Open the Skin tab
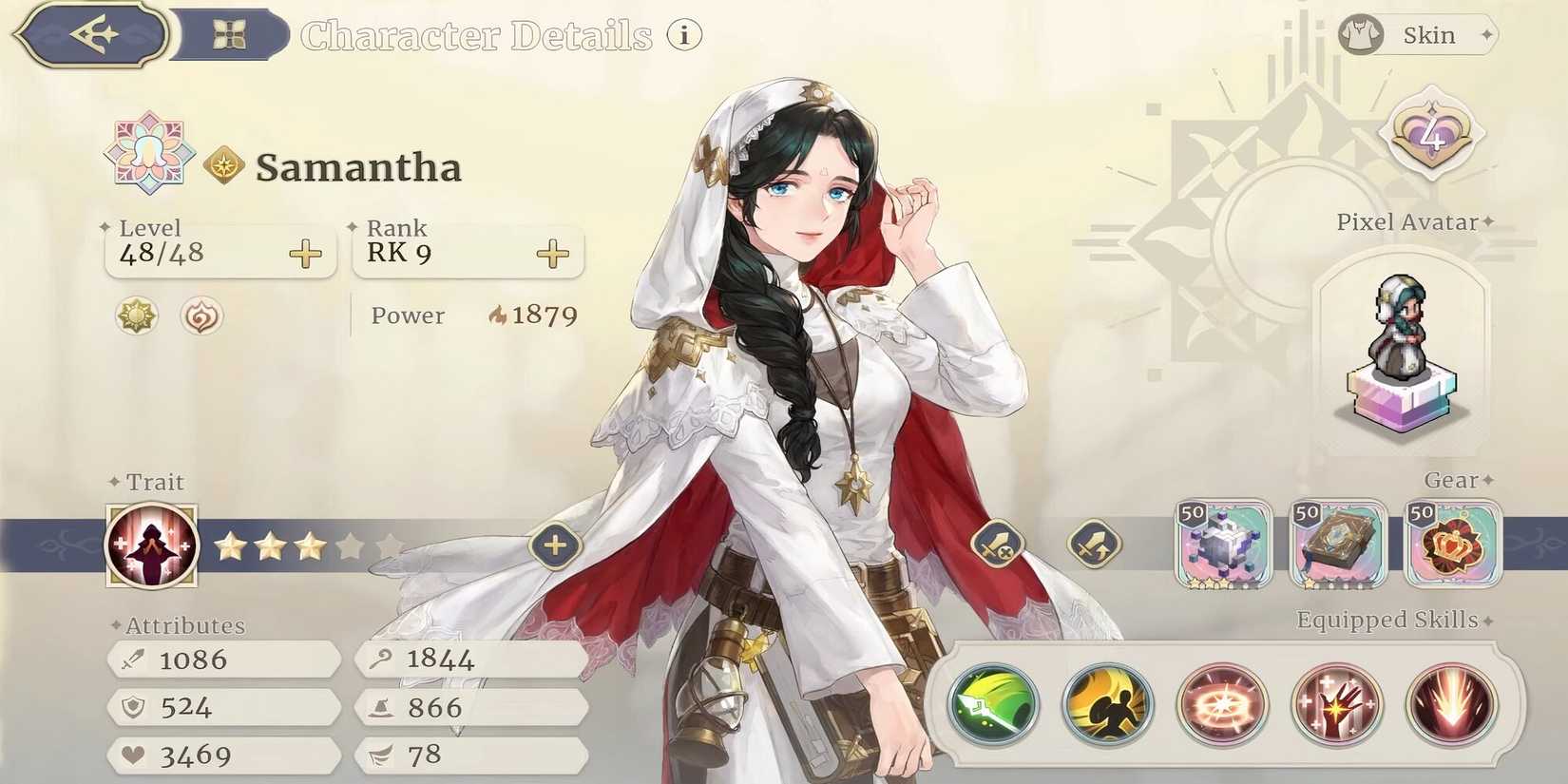The height and width of the screenshot is (784, 1568). [1416, 34]
